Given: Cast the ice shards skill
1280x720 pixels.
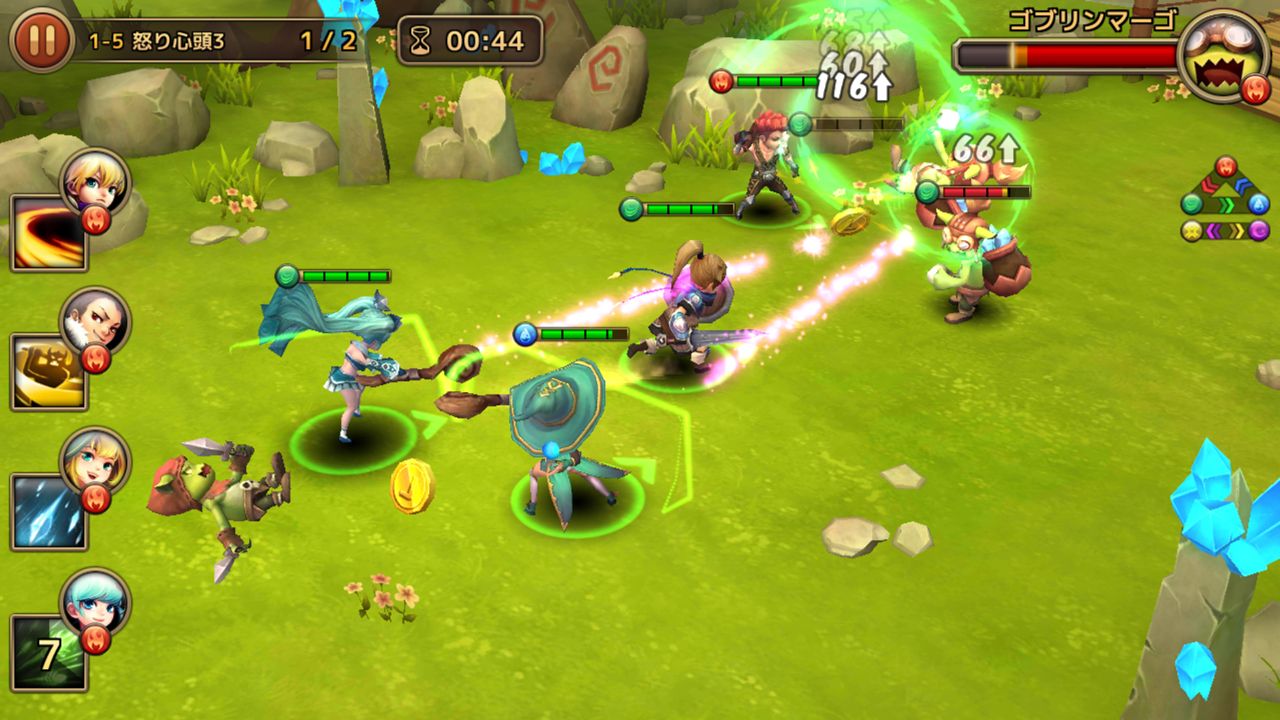Looking at the screenshot, I should point(48,512).
